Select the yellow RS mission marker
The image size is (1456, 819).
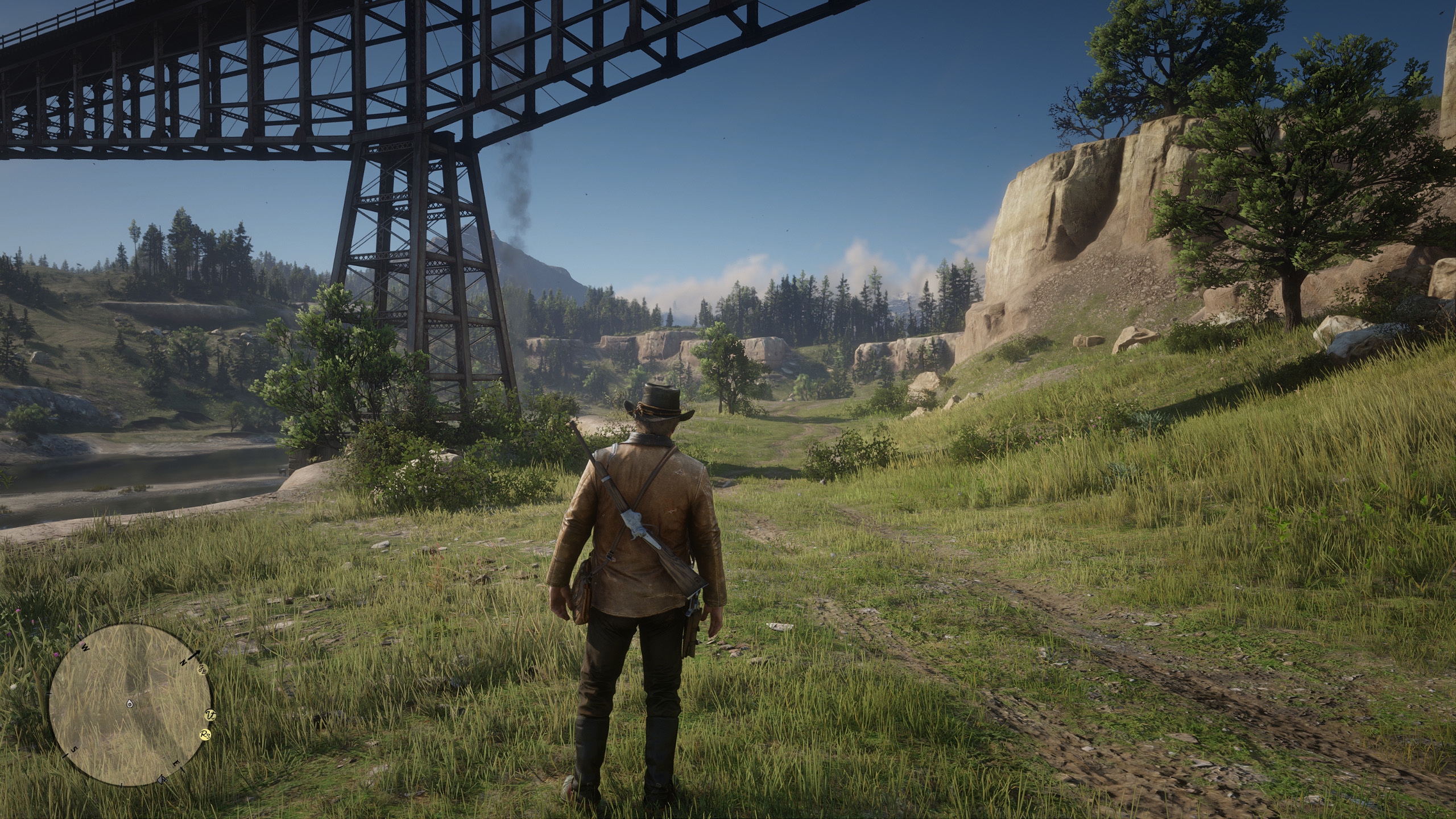coord(206,735)
